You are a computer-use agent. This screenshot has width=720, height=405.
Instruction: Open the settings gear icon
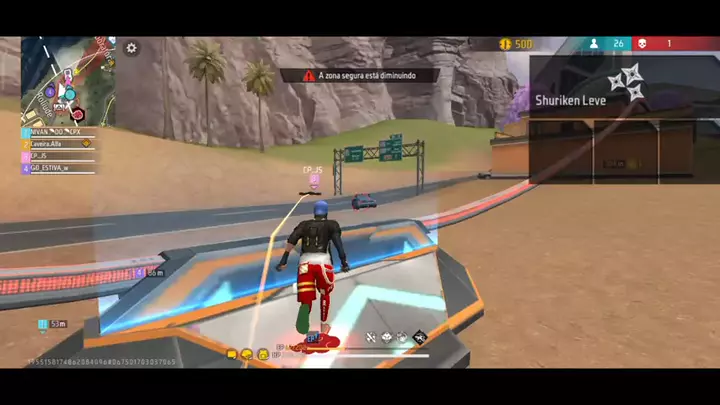[131, 47]
